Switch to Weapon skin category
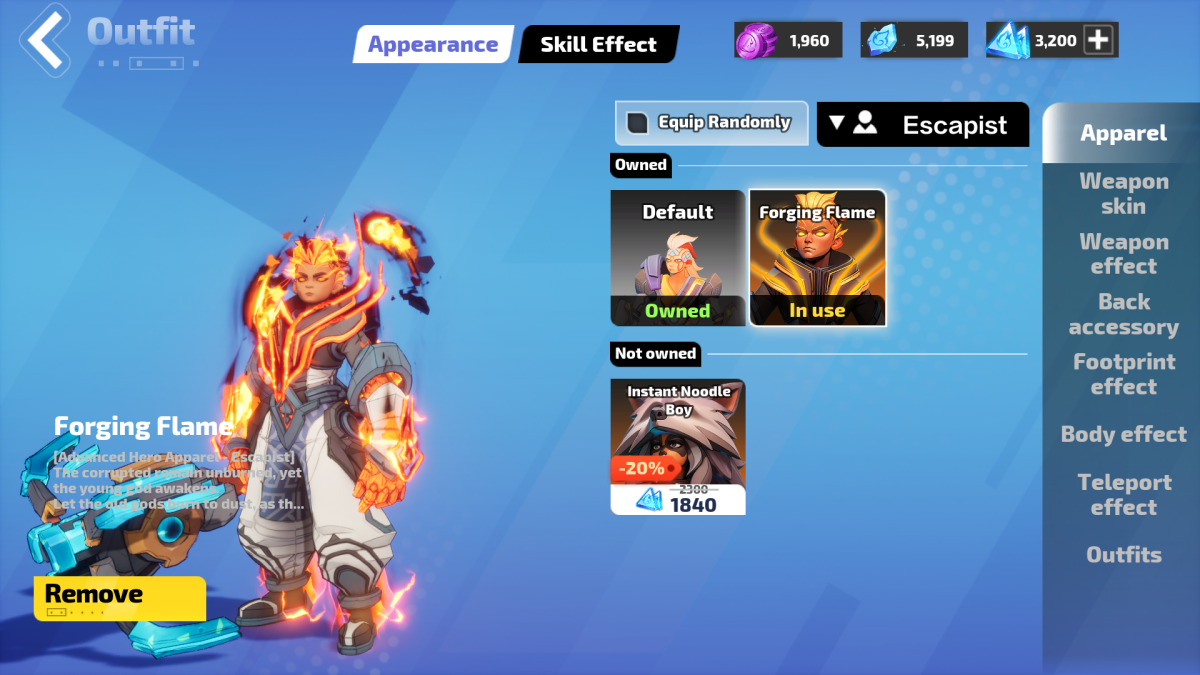The width and height of the screenshot is (1200, 675). pos(1123,194)
